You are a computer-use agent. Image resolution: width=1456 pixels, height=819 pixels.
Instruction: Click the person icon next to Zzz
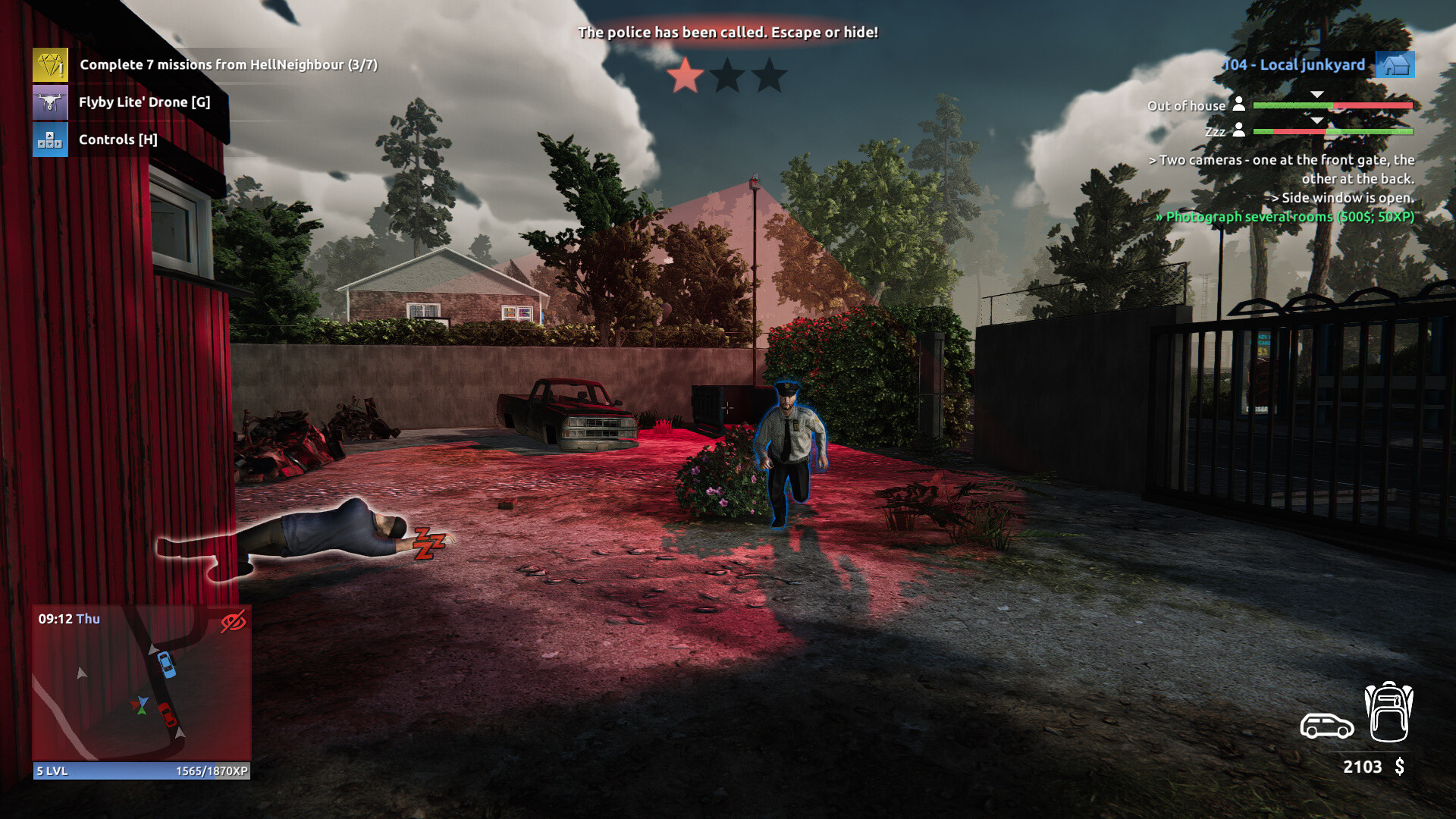1238,130
